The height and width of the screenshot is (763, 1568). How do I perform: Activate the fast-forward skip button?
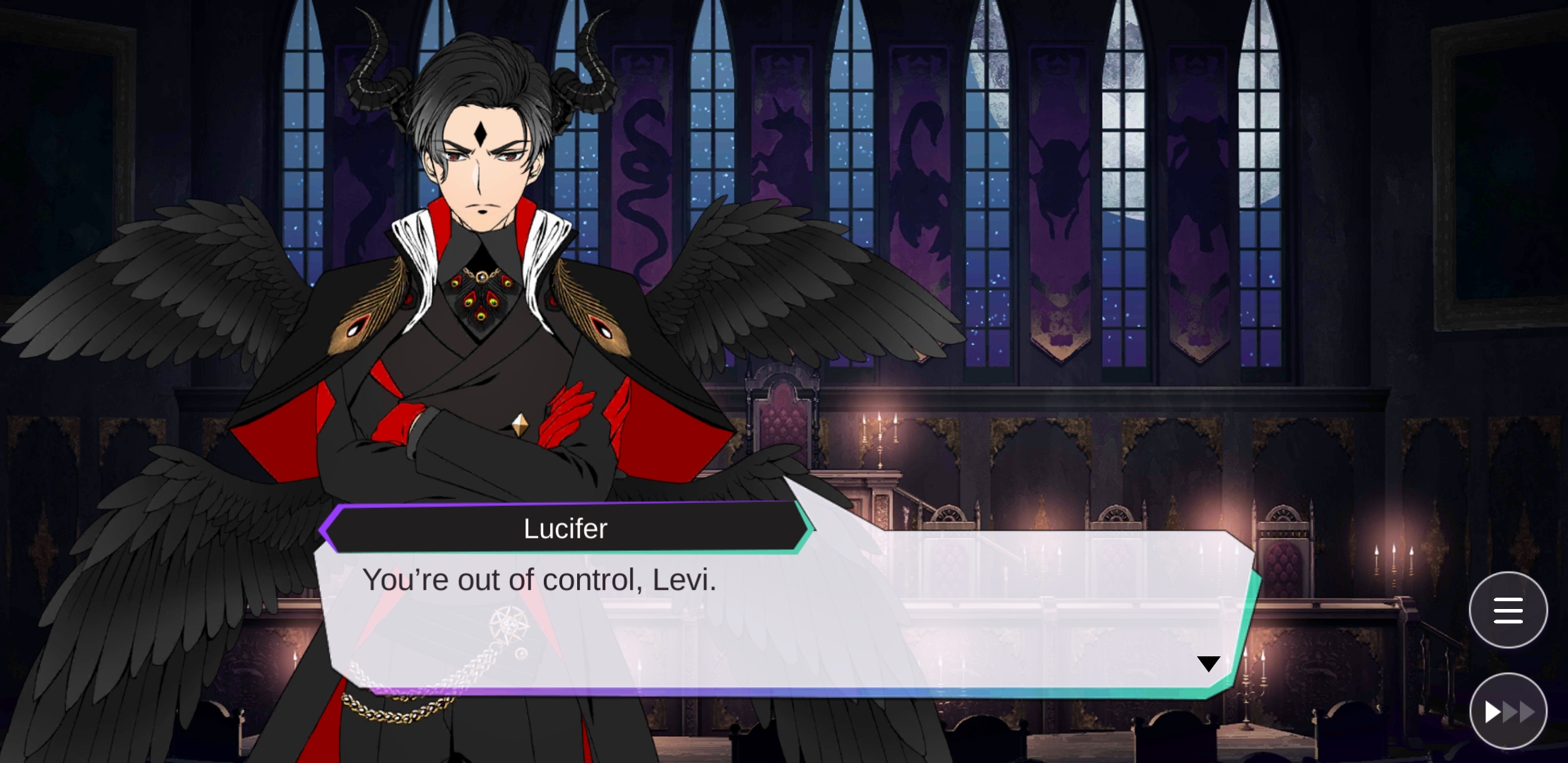[x=1508, y=711]
